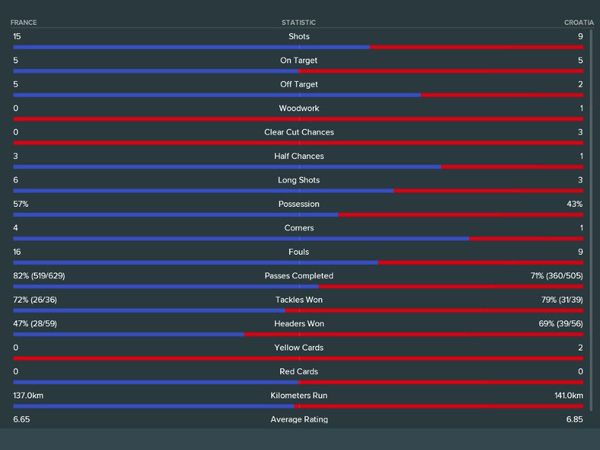Select the FRANCE column header
This screenshot has width=600, height=450.
[24, 22]
